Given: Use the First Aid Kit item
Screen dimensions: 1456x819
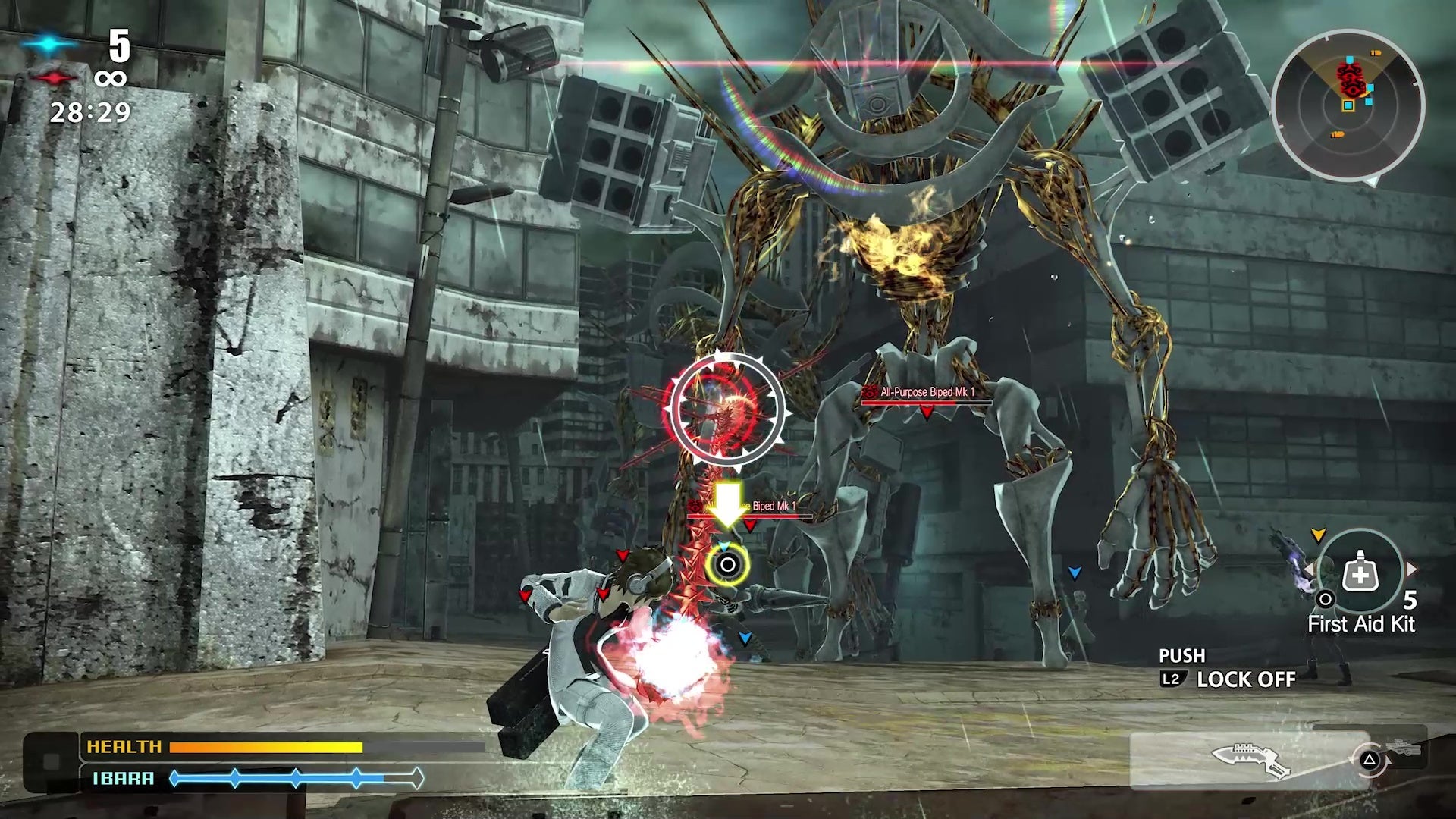Looking at the screenshot, I should (1360, 576).
